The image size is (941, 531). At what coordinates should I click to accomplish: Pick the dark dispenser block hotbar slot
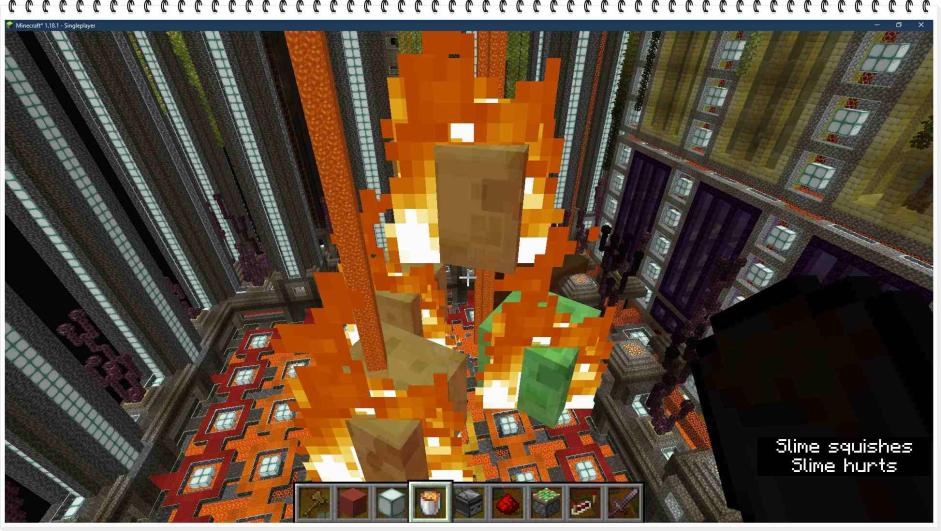click(468, 501)
